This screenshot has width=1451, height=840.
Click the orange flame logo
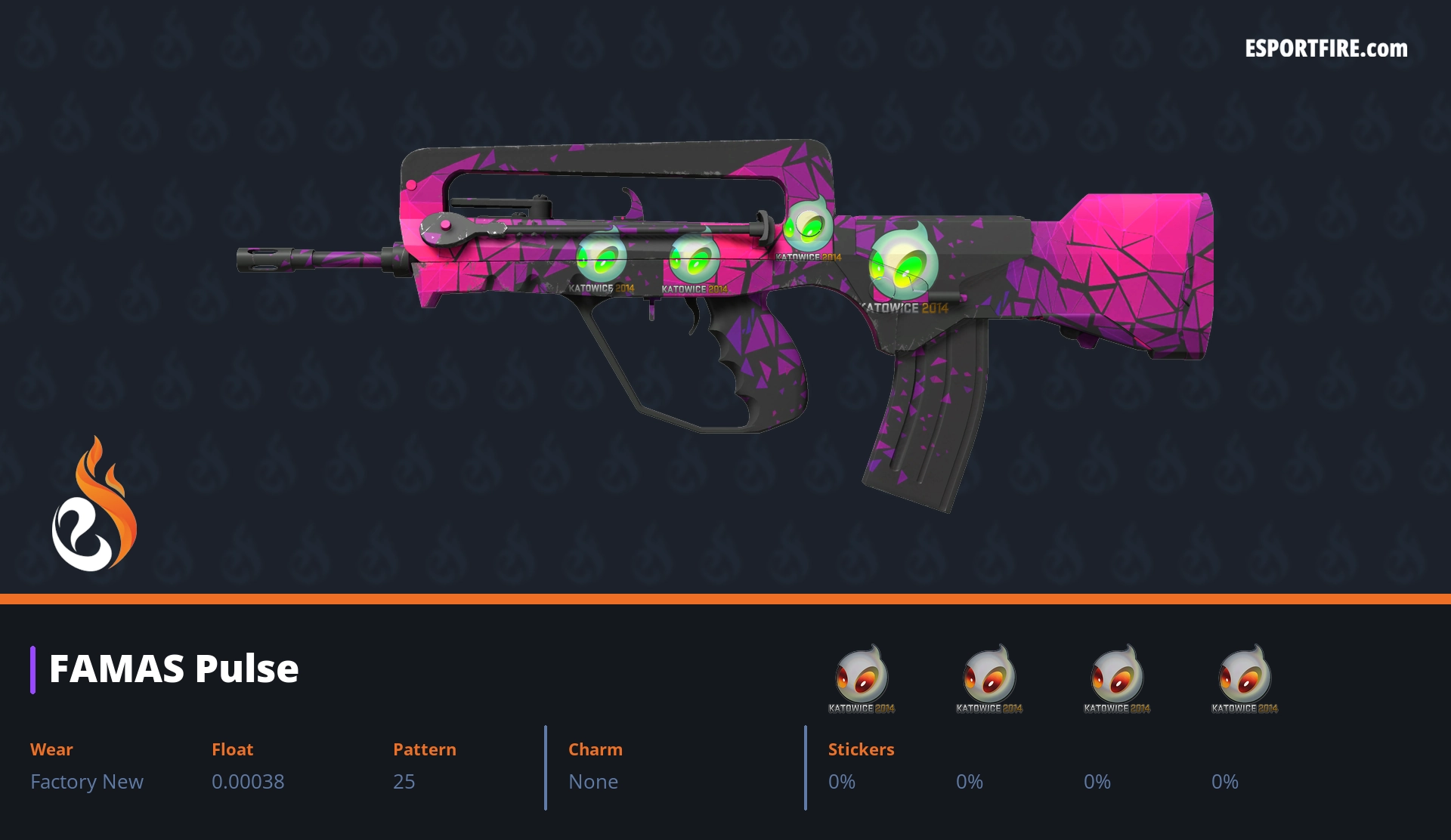94,505
